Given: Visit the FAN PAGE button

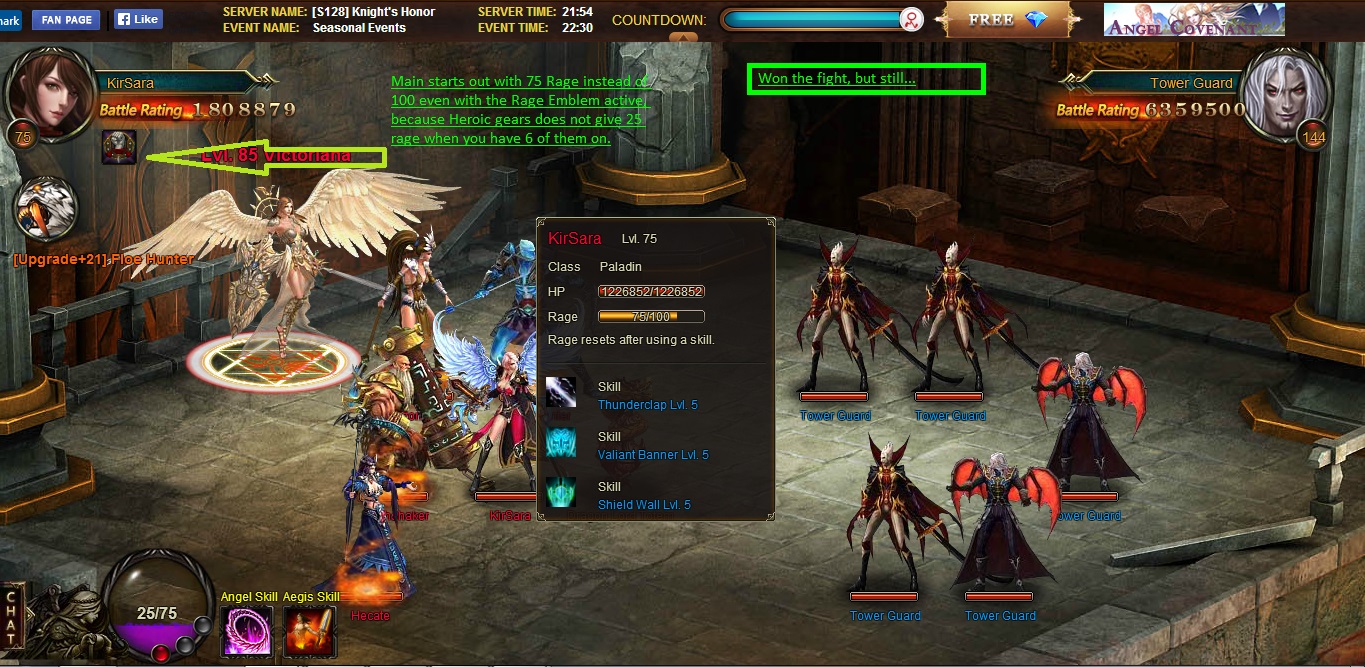Looking at the screenshot, I should tap(66, 19).
